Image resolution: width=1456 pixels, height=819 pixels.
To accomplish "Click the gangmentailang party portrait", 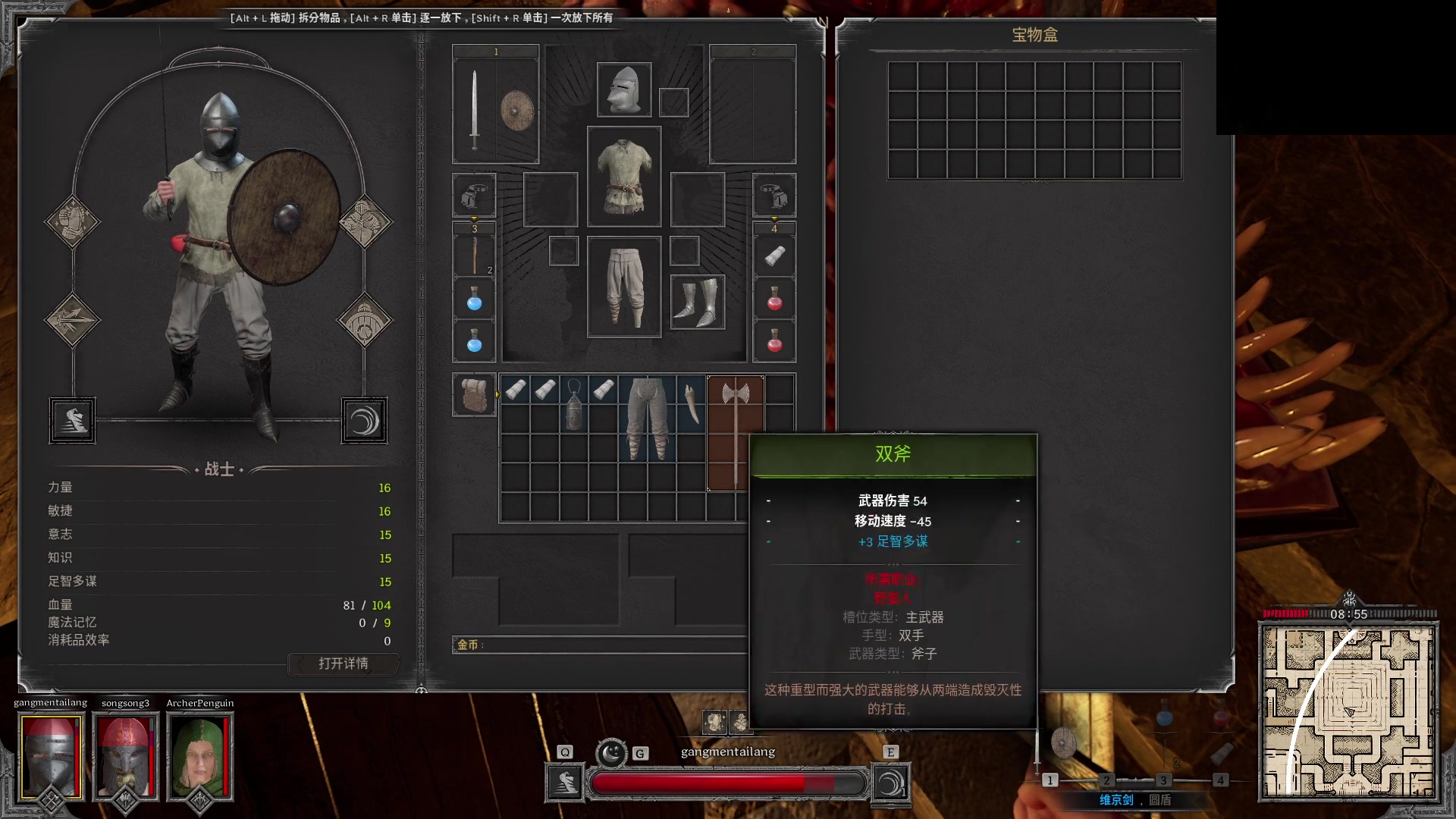I will pyautogui.click(x=51, y=755).
